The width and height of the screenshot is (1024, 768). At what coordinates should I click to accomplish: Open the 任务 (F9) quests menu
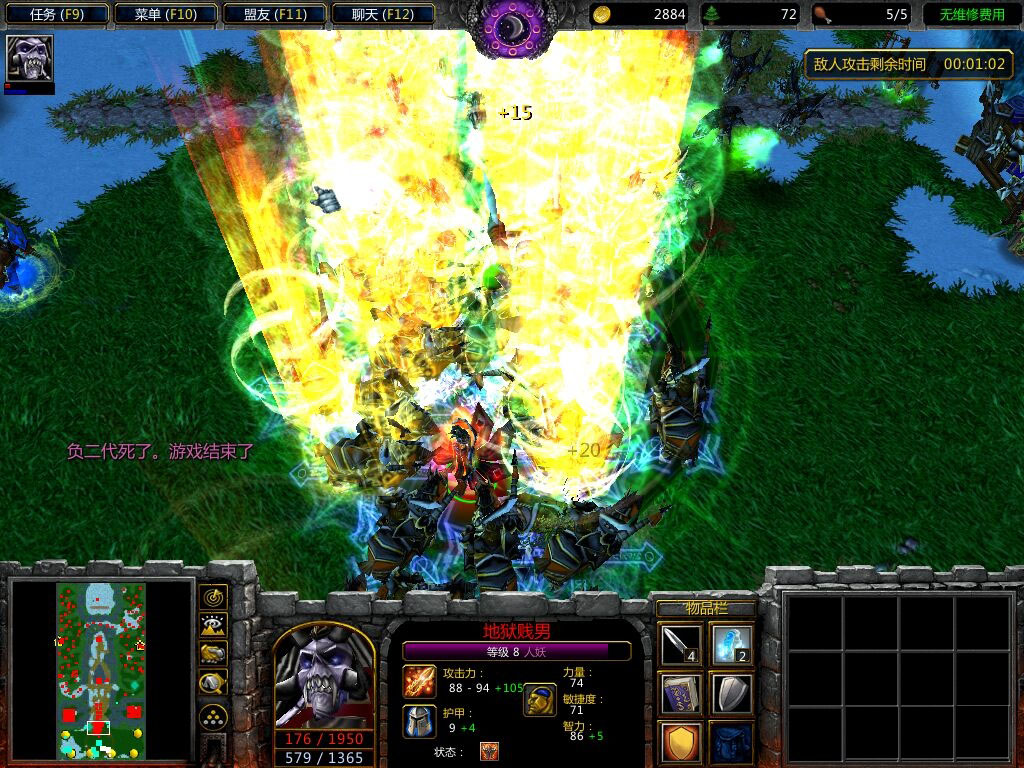tap(56, 15)
